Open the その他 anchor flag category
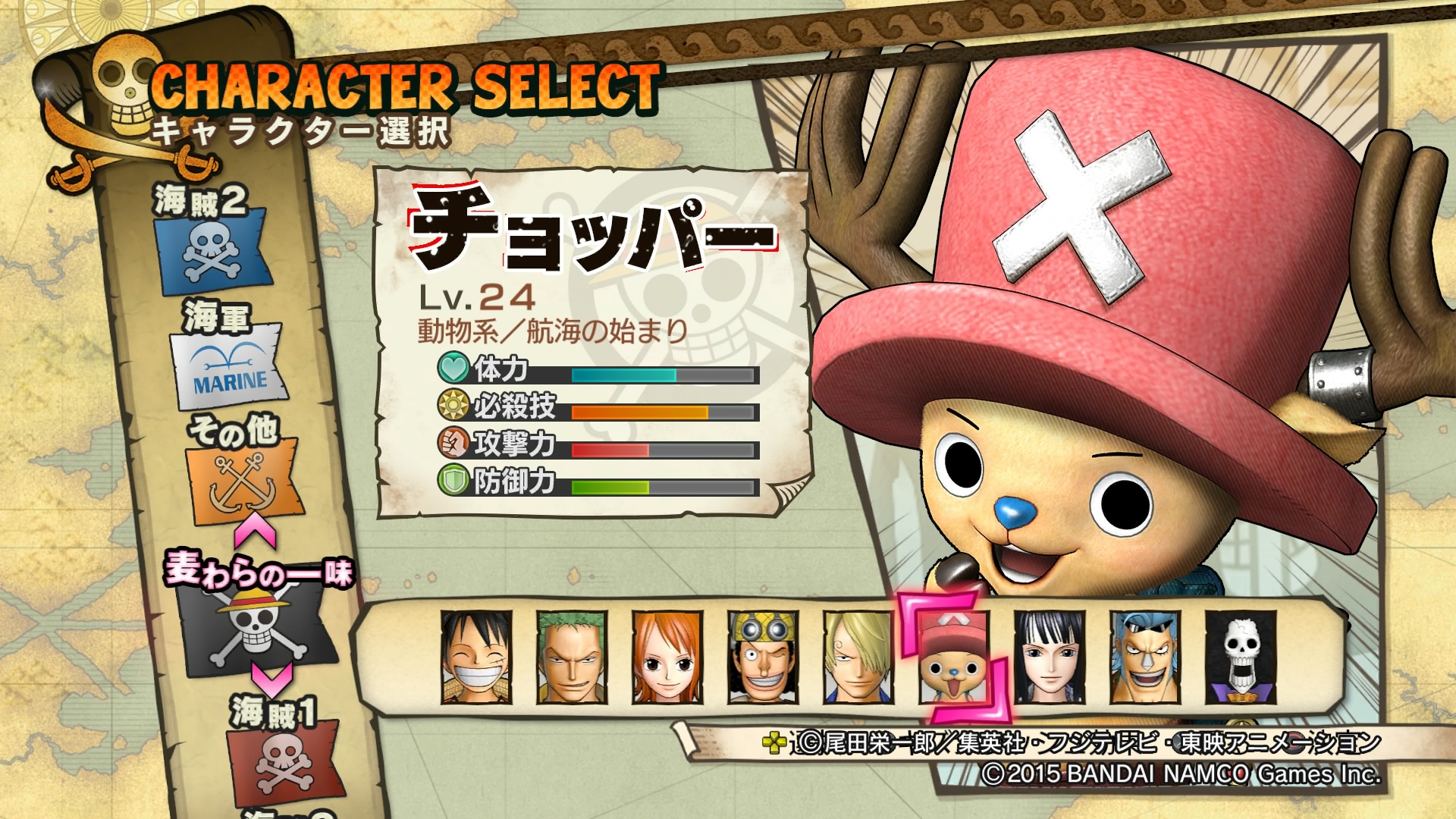The image size is (1456, 819). tap(240, 478)
